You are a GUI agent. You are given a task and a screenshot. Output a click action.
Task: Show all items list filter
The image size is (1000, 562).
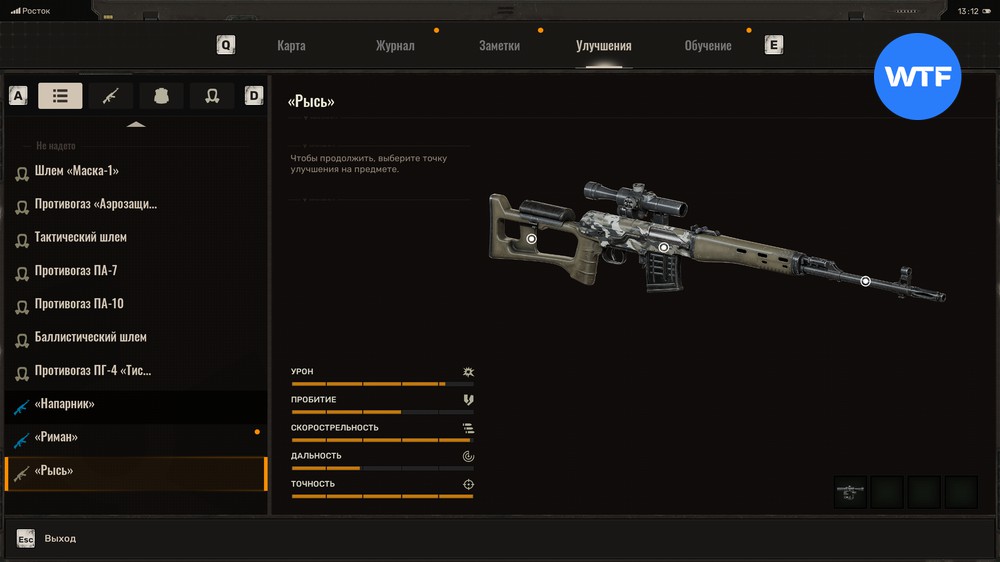[x=60, y=96]
